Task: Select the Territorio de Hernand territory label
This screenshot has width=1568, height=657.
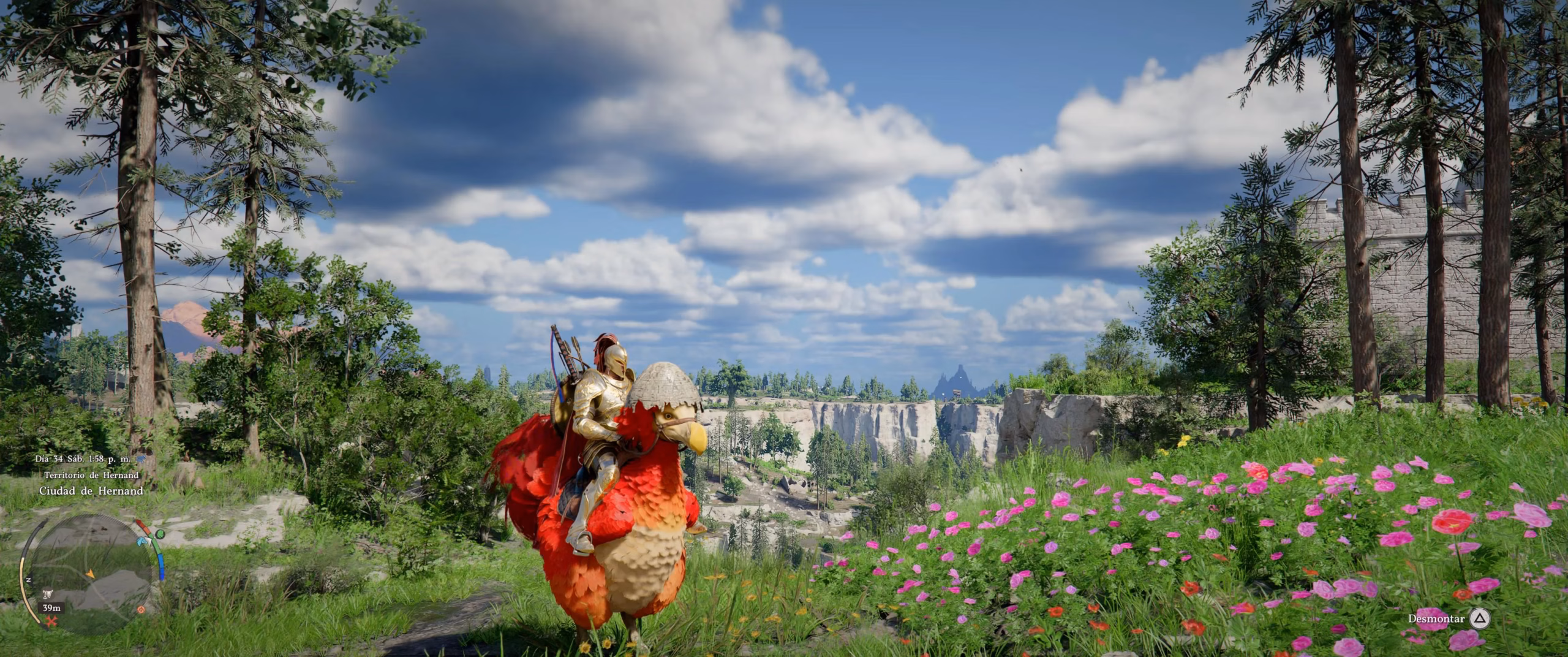Action: [91, 476]
